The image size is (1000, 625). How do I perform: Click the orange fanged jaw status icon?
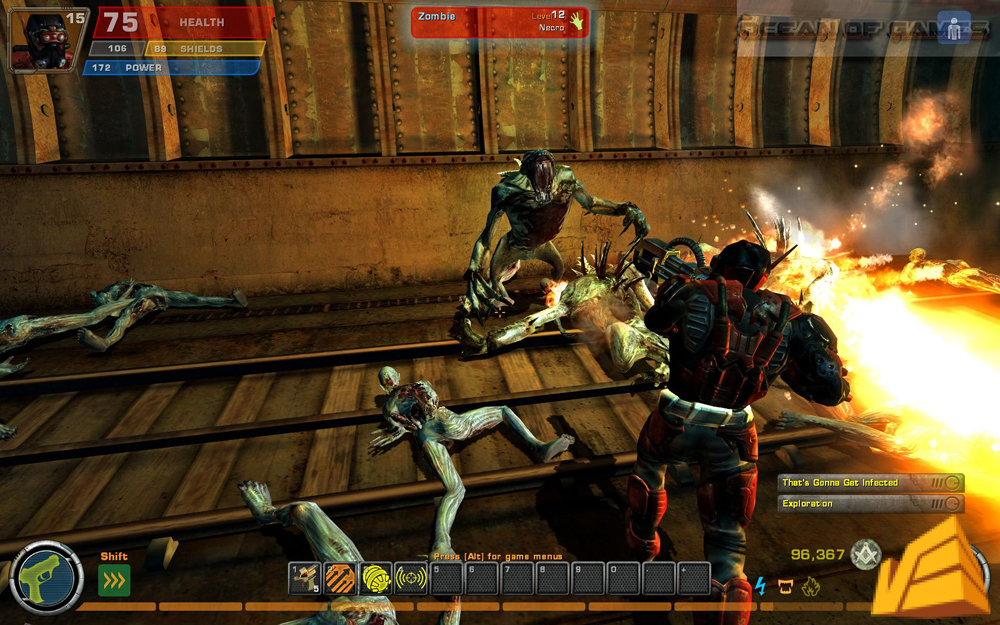pyautogui.click(x=786, y=586)
